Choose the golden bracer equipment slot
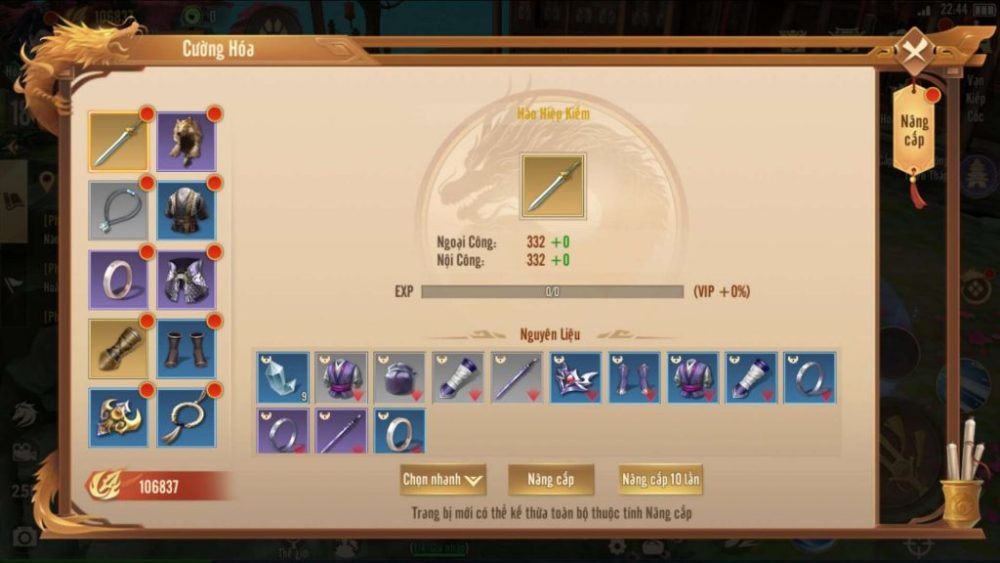 click(x=118, y=348)
